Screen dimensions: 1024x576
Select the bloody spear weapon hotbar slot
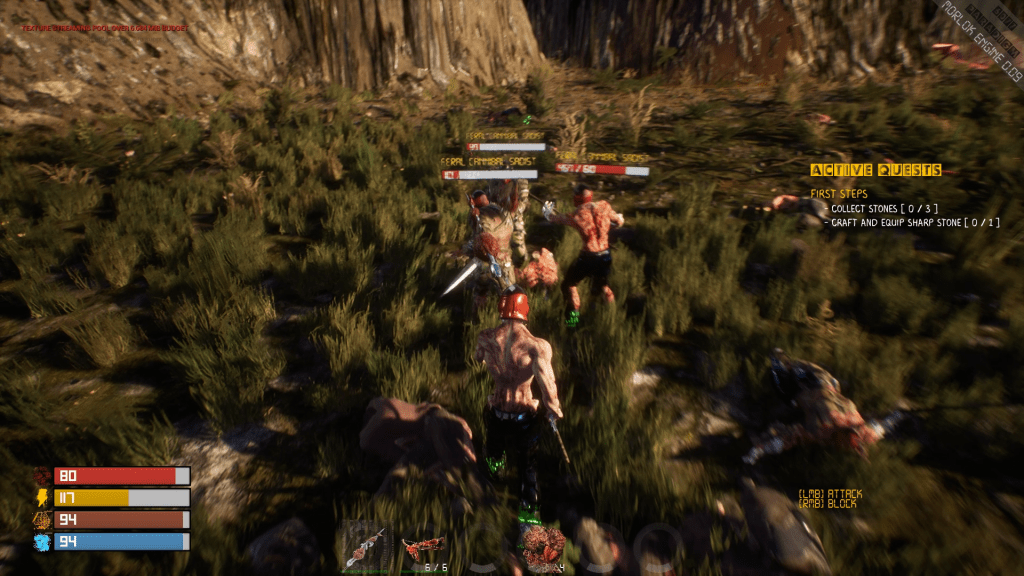click(x=365, y=548)
